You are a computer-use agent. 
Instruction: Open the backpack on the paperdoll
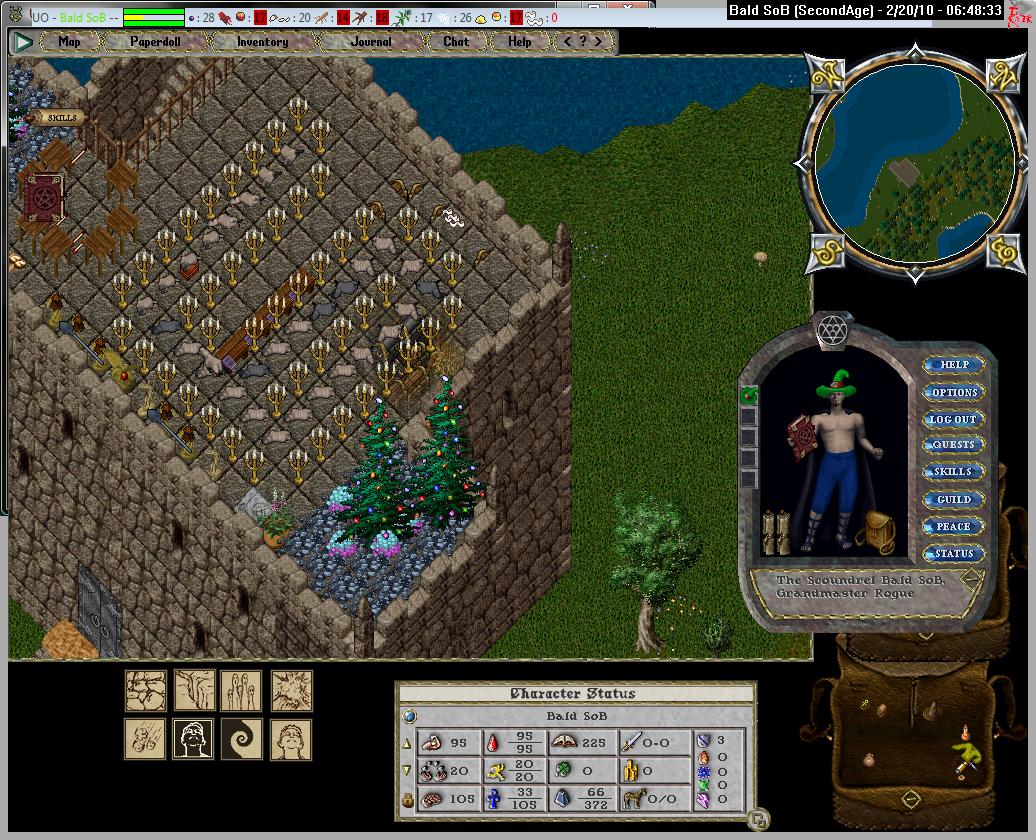(x=879, y=530)
